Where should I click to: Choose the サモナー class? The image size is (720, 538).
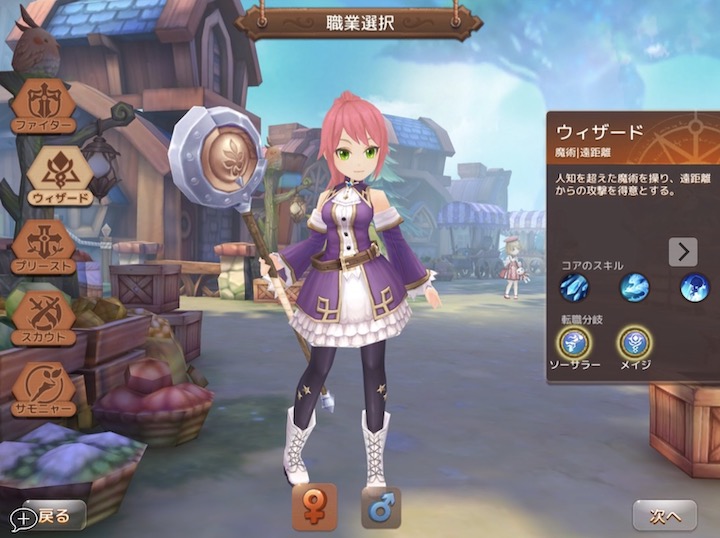[x=44, y=389]
